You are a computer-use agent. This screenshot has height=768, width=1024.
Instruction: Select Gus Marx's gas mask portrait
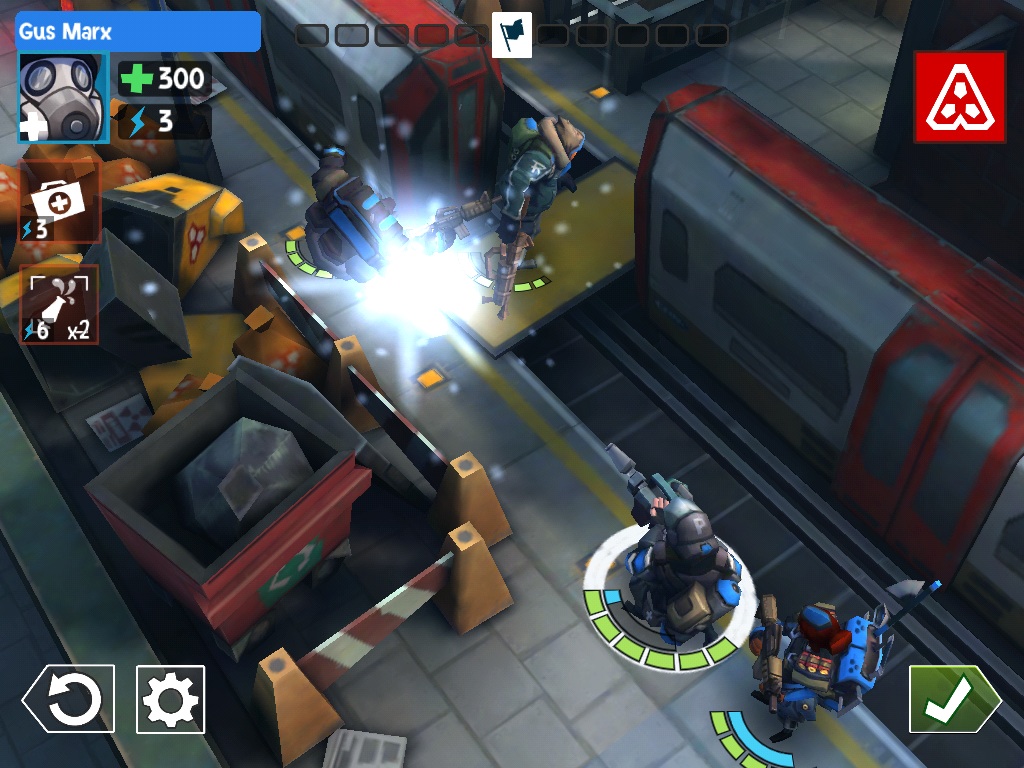[63, 98]
